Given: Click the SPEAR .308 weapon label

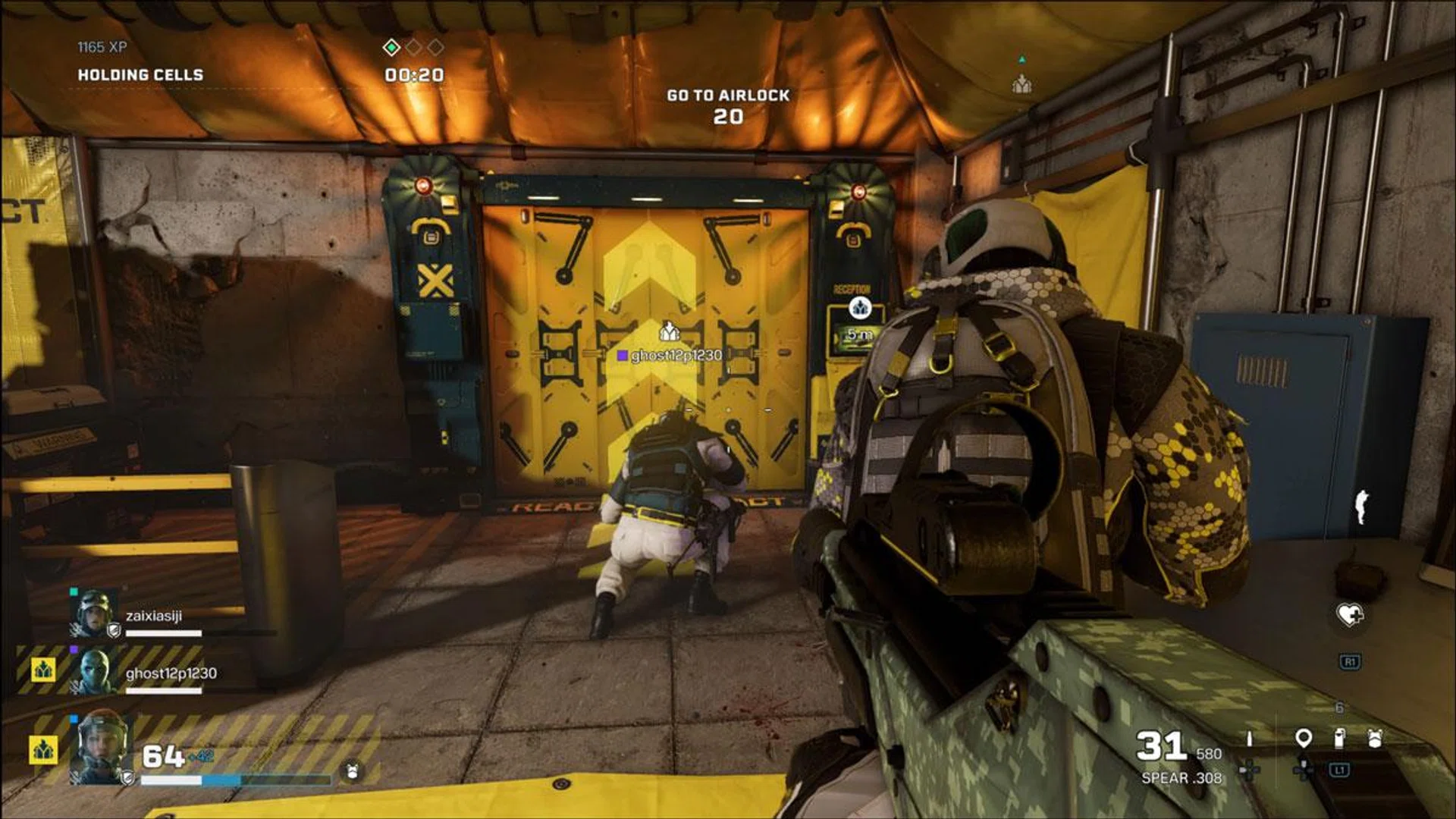Looking at the screenshot, I should [x=1181, y=778].
